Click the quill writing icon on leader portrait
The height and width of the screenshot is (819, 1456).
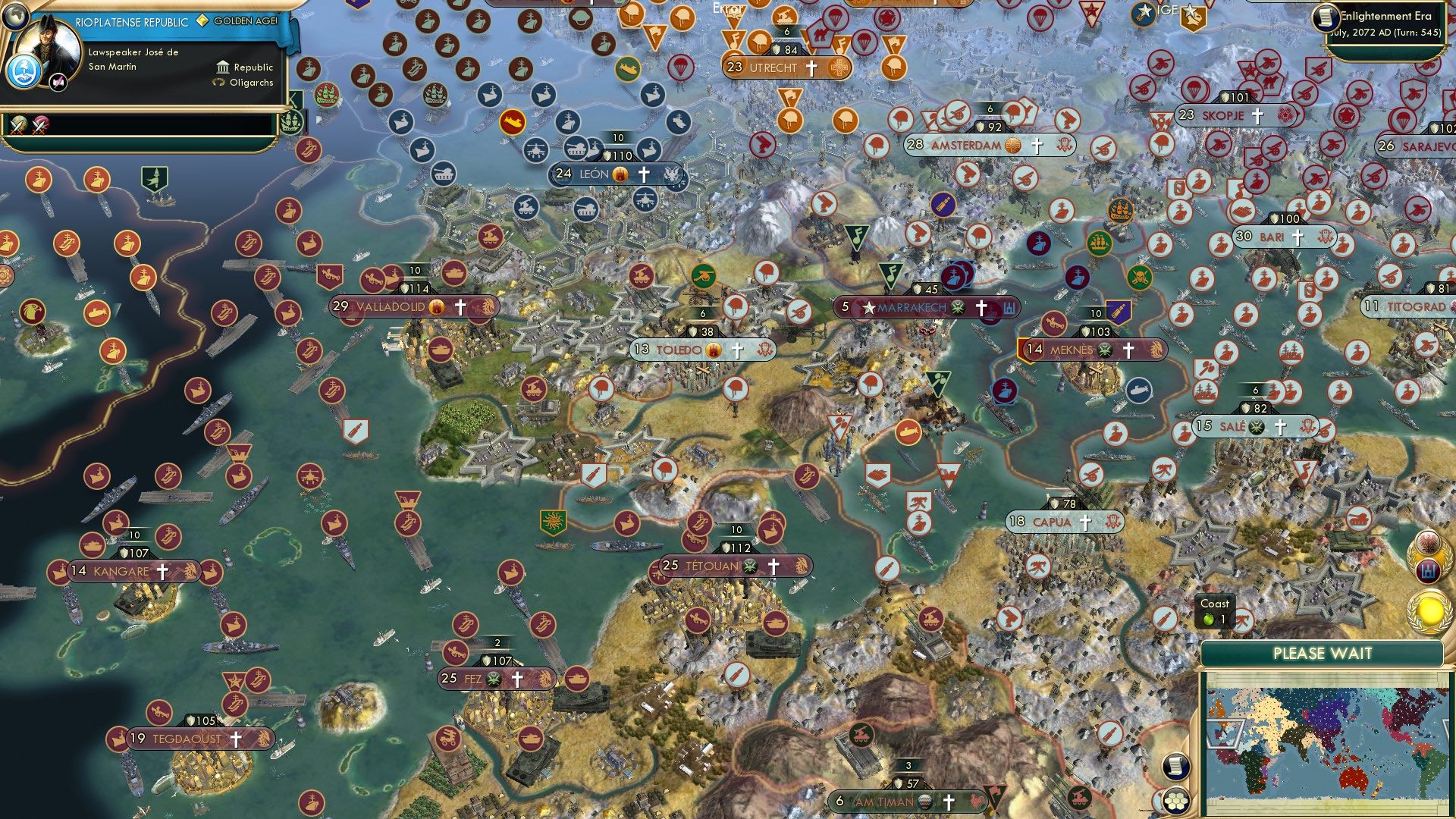click(x=58, y=82)
